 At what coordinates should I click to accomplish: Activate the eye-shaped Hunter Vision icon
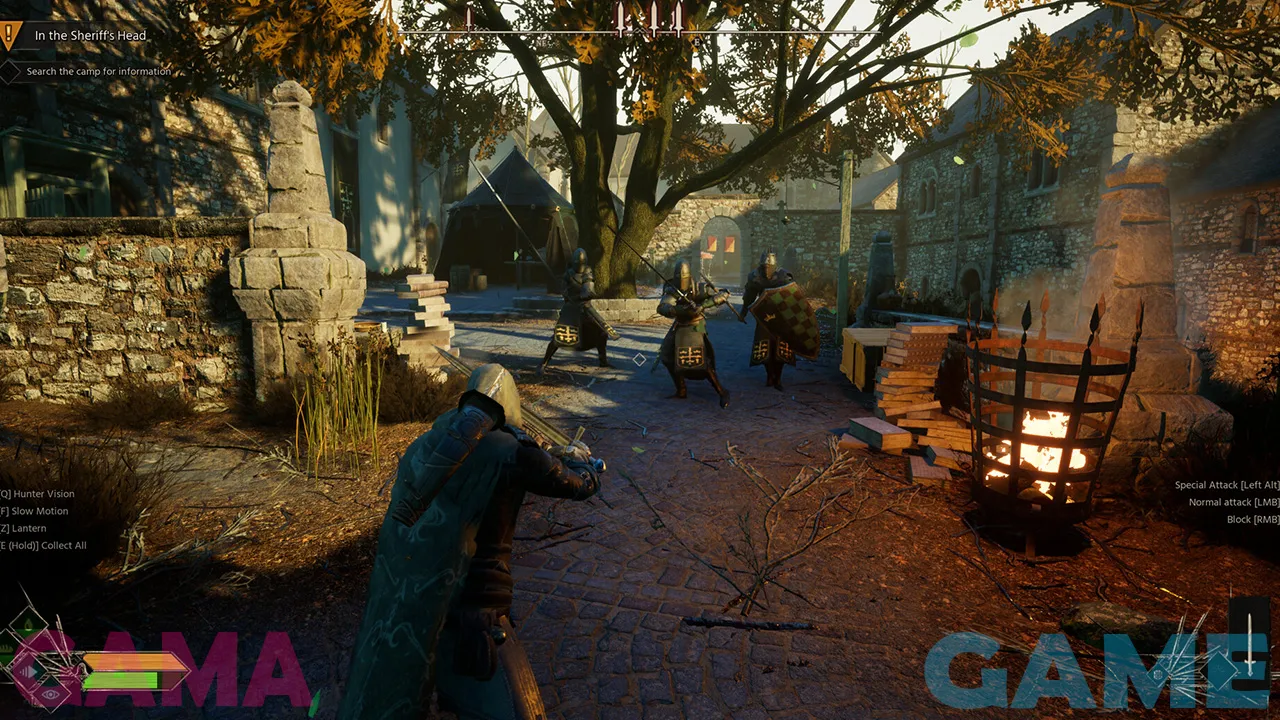point(51,695)
